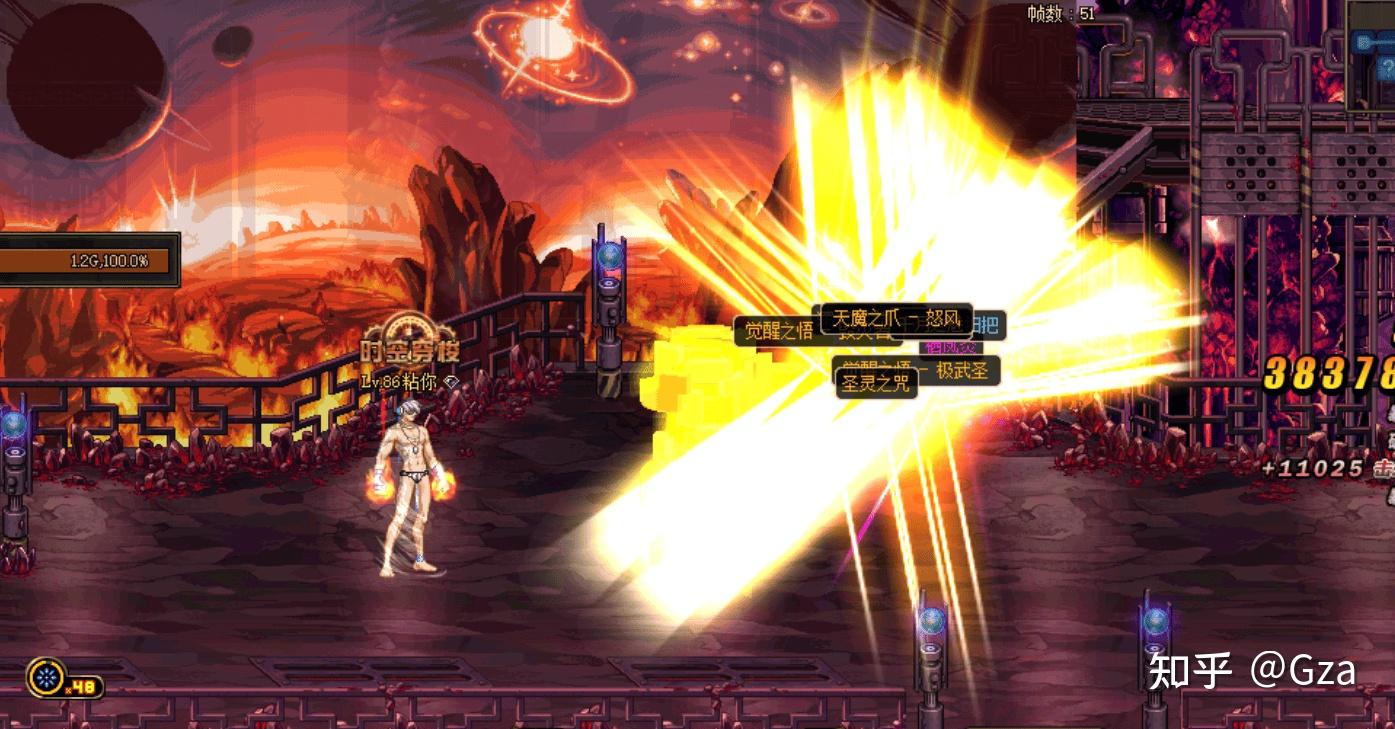This screenshot has height=729, width=1395.
Task: Pick up the 天魔之爪 - 怒风 drop label
Action: pyautogui.click(x=896, y=319)
